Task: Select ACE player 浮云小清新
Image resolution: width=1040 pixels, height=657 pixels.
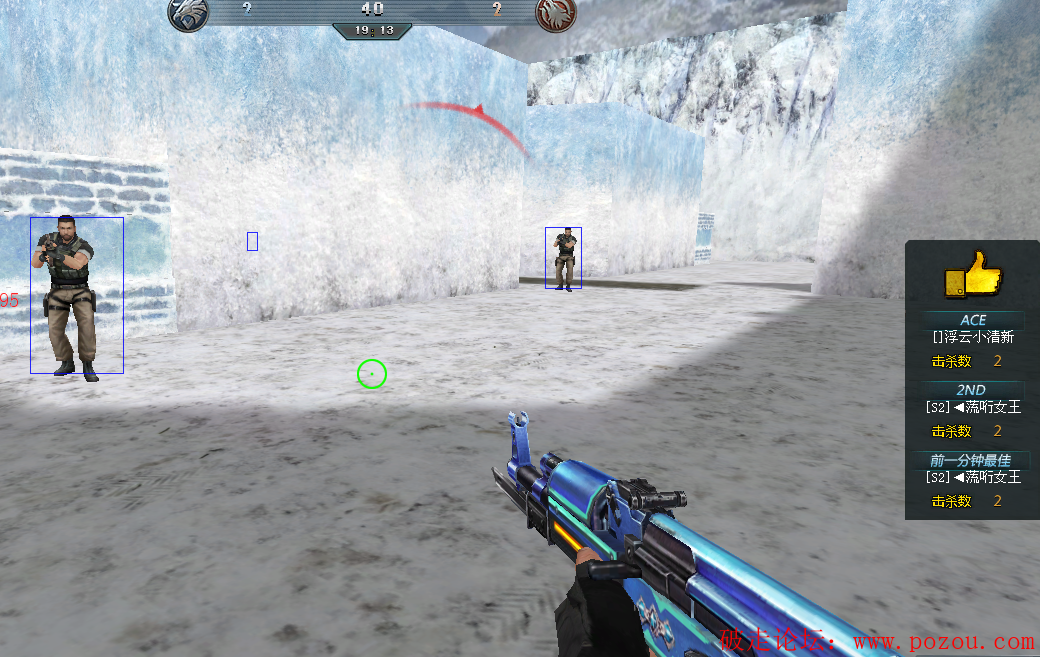Action: 973,338
